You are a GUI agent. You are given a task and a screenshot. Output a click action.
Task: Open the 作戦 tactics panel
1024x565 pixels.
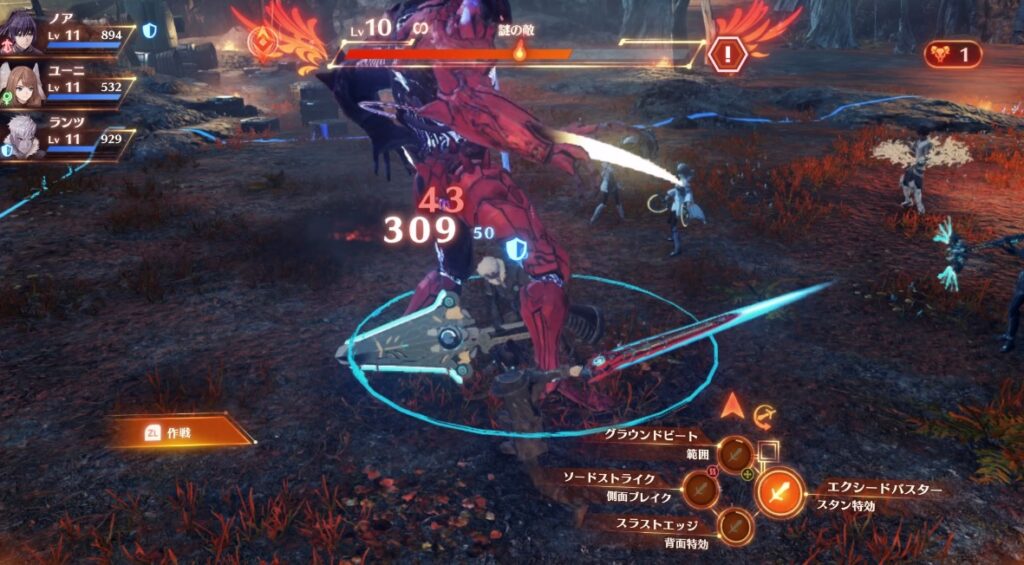[x=180, y=431]
